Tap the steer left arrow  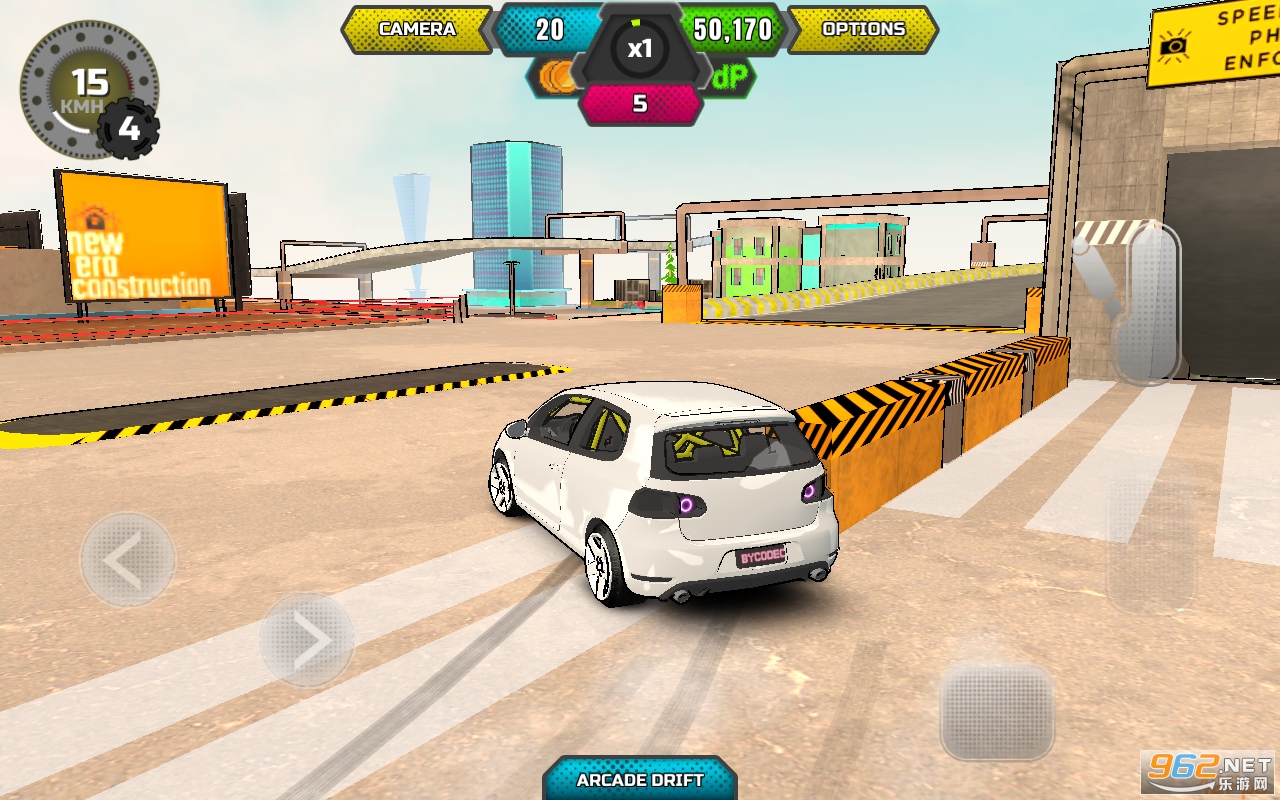[x=127, y=561]
